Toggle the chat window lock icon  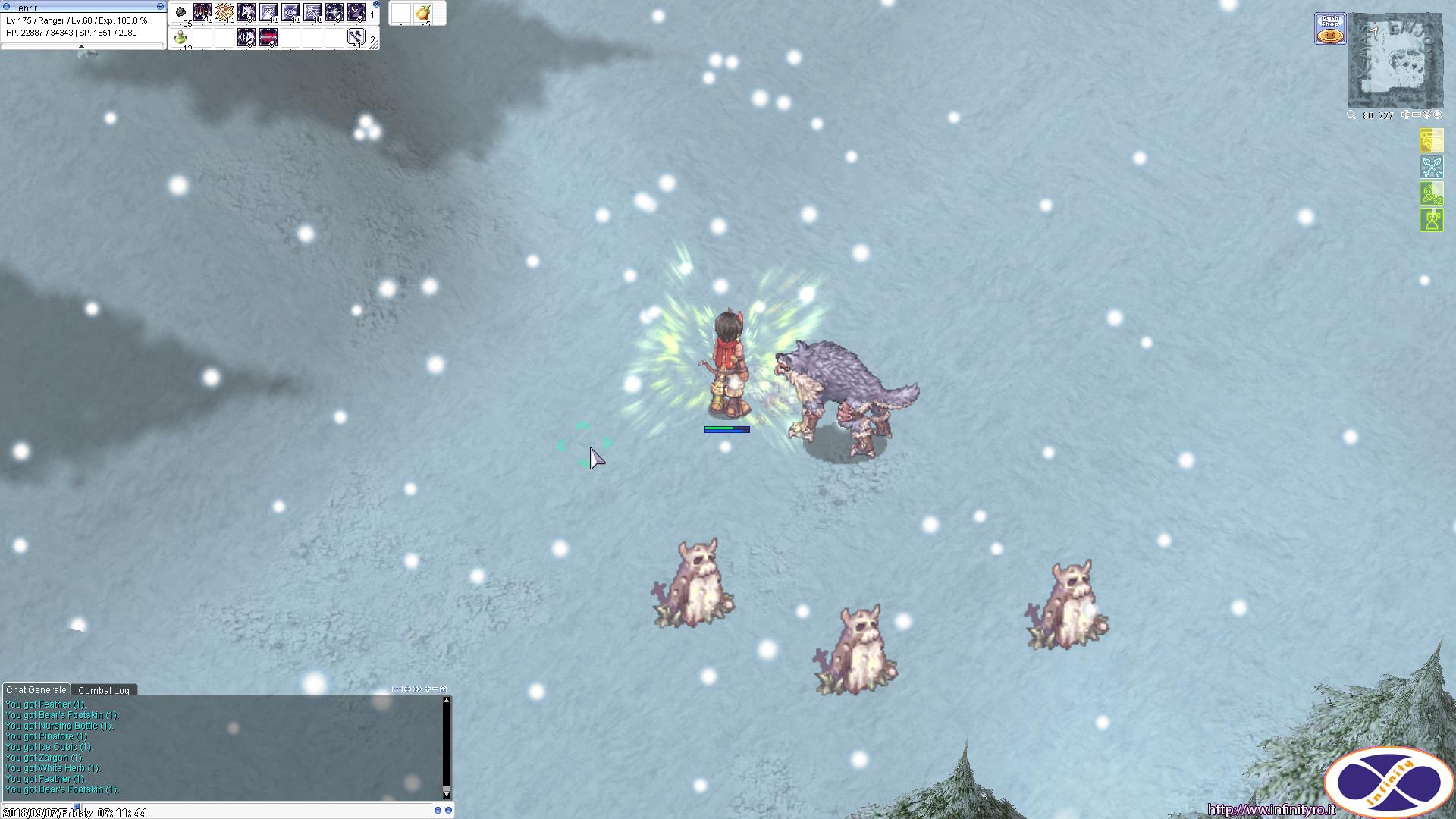pos(444,689)
